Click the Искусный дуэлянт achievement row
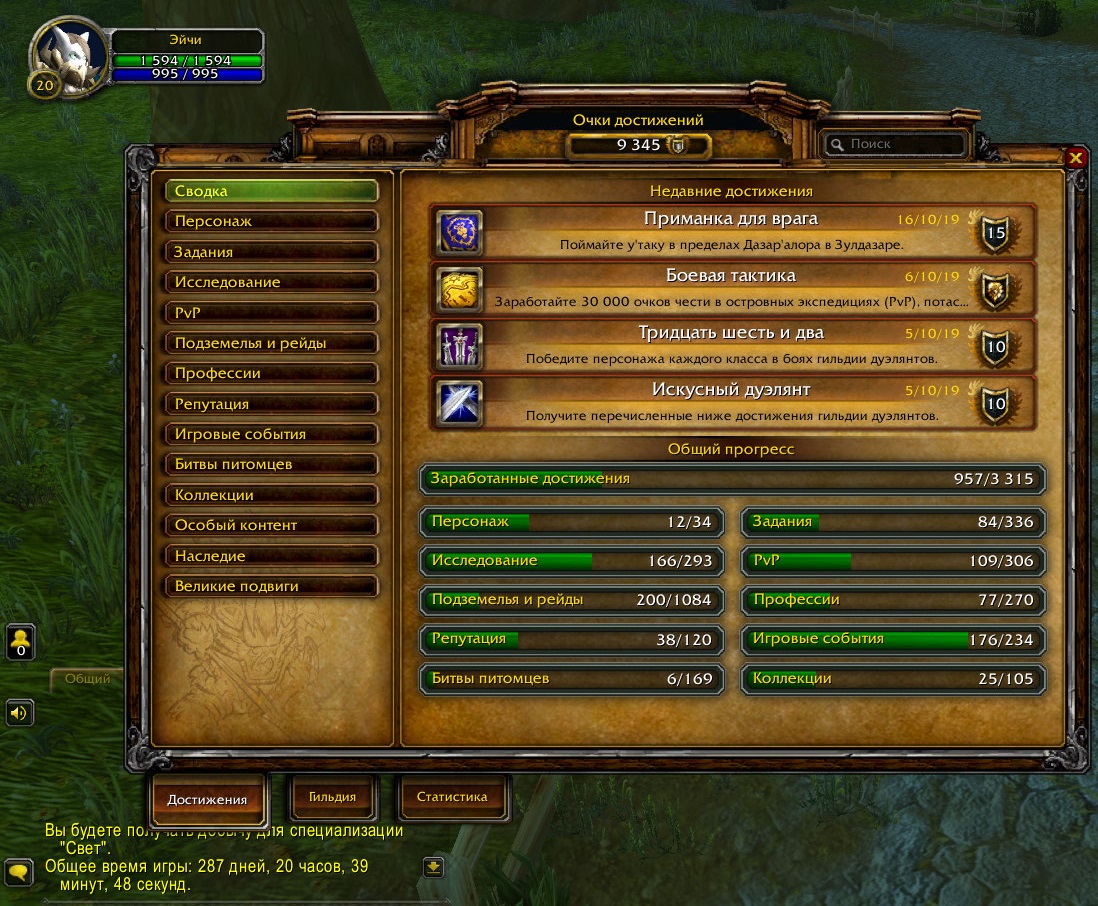The width and height of the screenshot is (1098, 906). click(733, 402)
